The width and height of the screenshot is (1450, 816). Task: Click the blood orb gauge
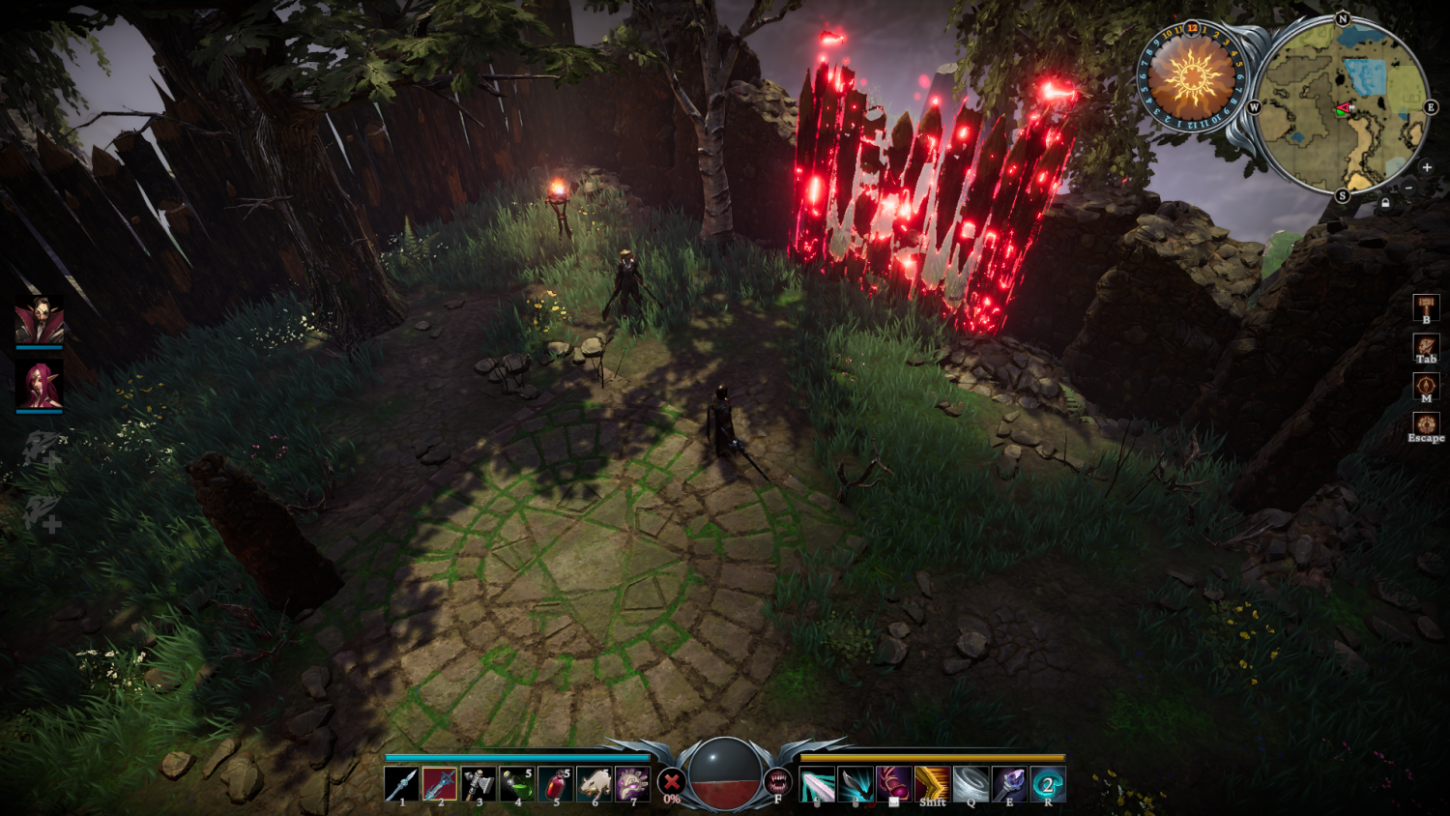725,773
